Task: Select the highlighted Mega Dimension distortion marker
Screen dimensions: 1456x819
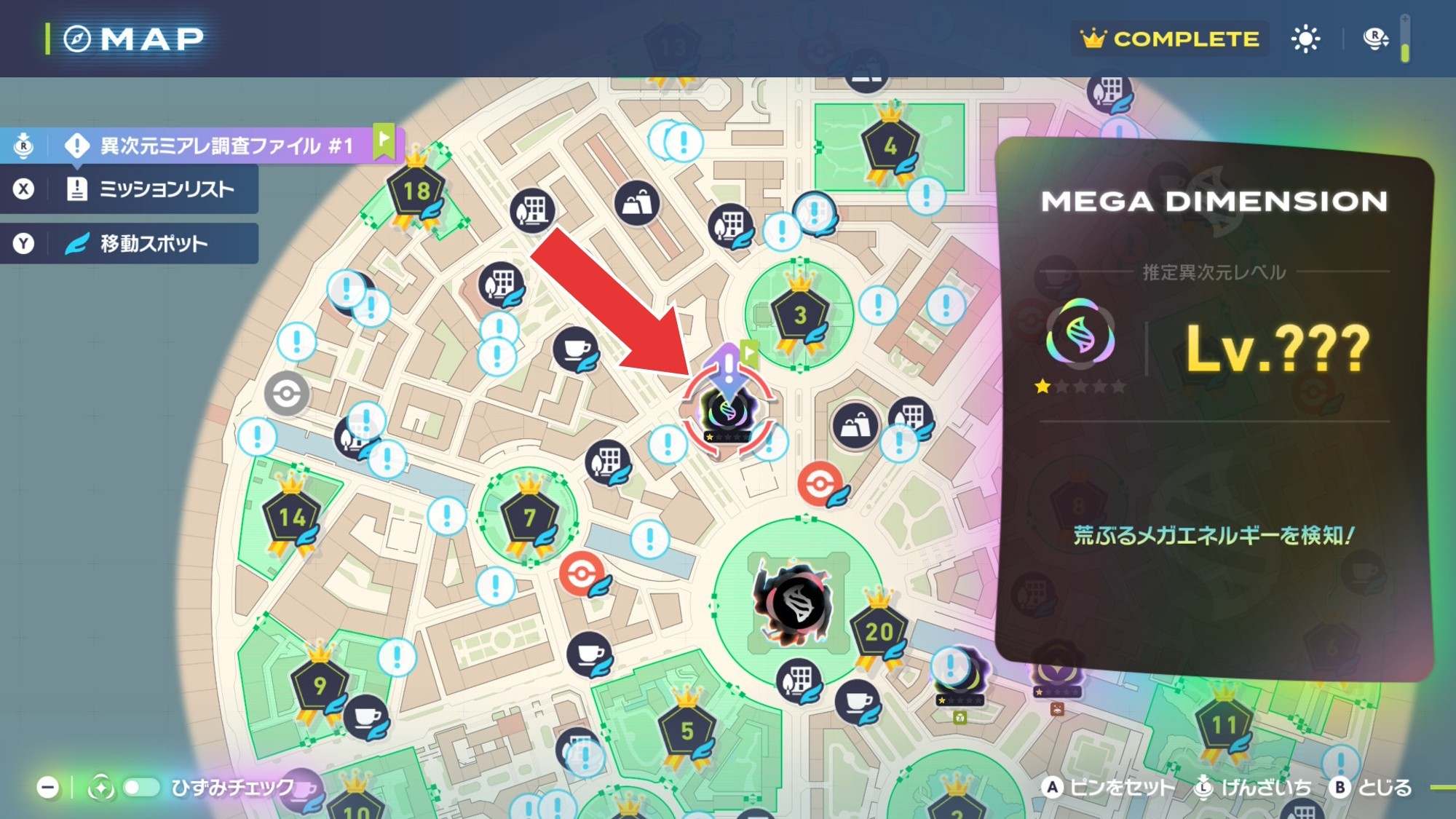Action: click(x=727, y=411)
